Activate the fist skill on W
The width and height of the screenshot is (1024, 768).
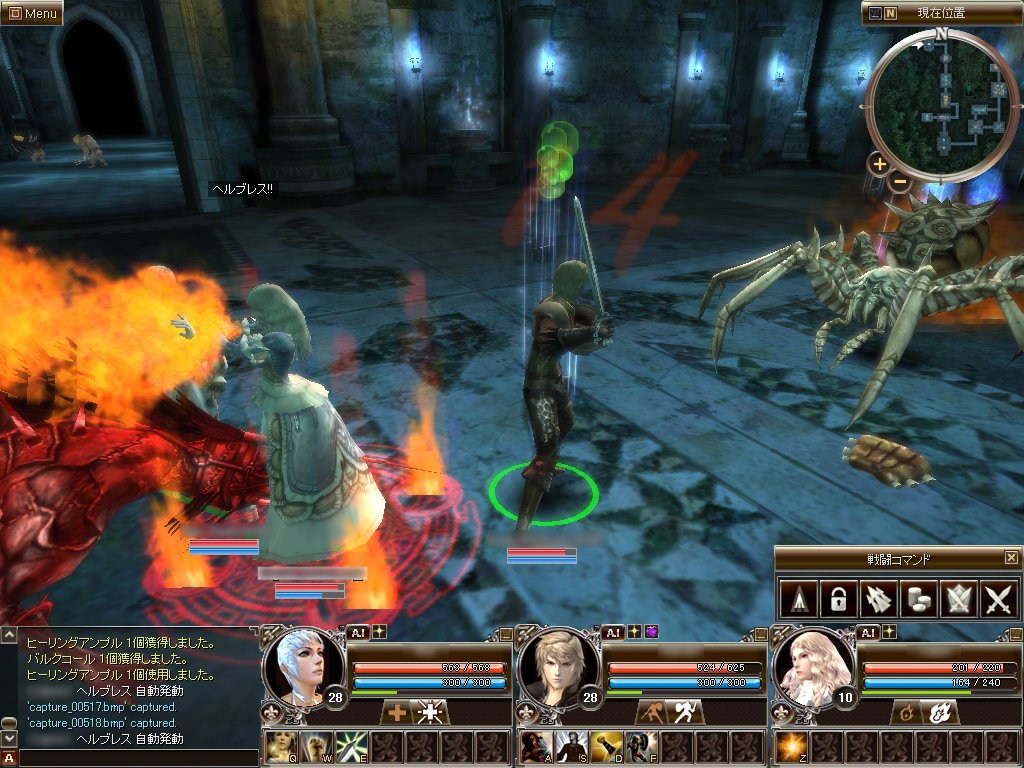click(x=316, y=748)
